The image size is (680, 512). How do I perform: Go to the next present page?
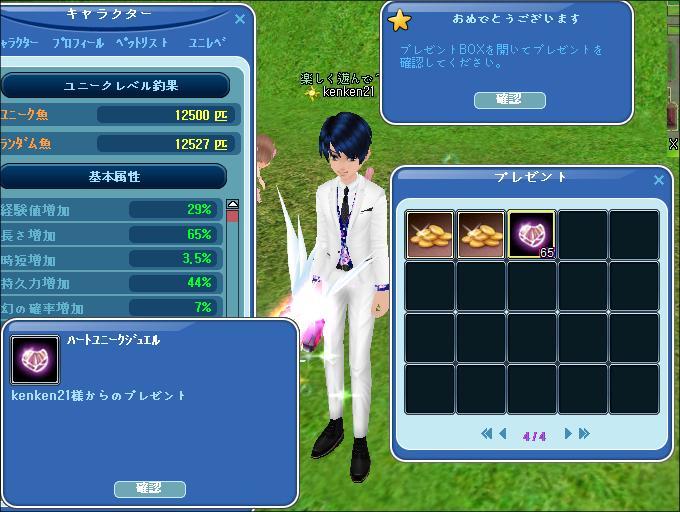click(568, 434)
